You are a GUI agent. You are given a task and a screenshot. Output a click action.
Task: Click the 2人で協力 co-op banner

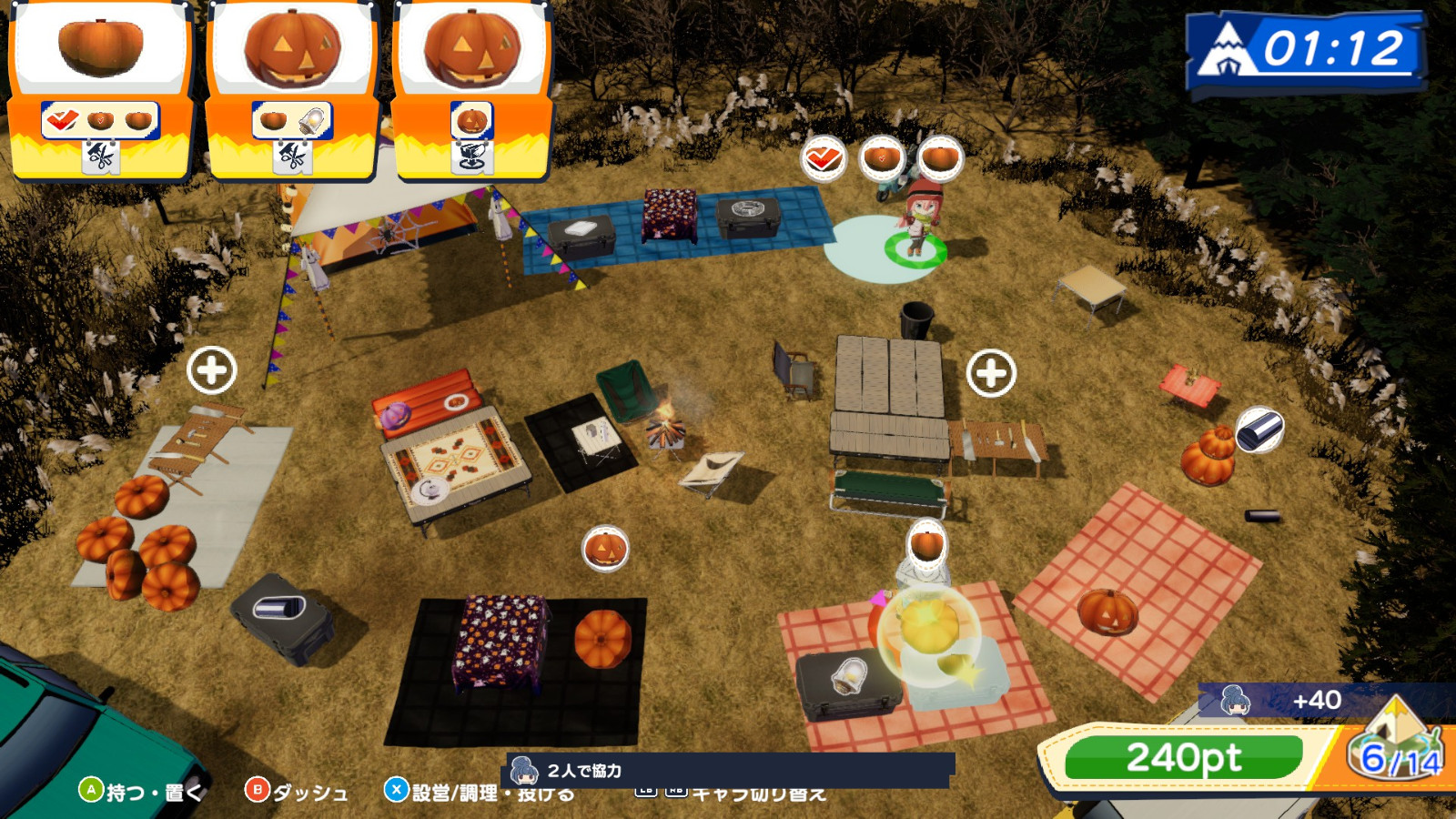click(728, 771)
